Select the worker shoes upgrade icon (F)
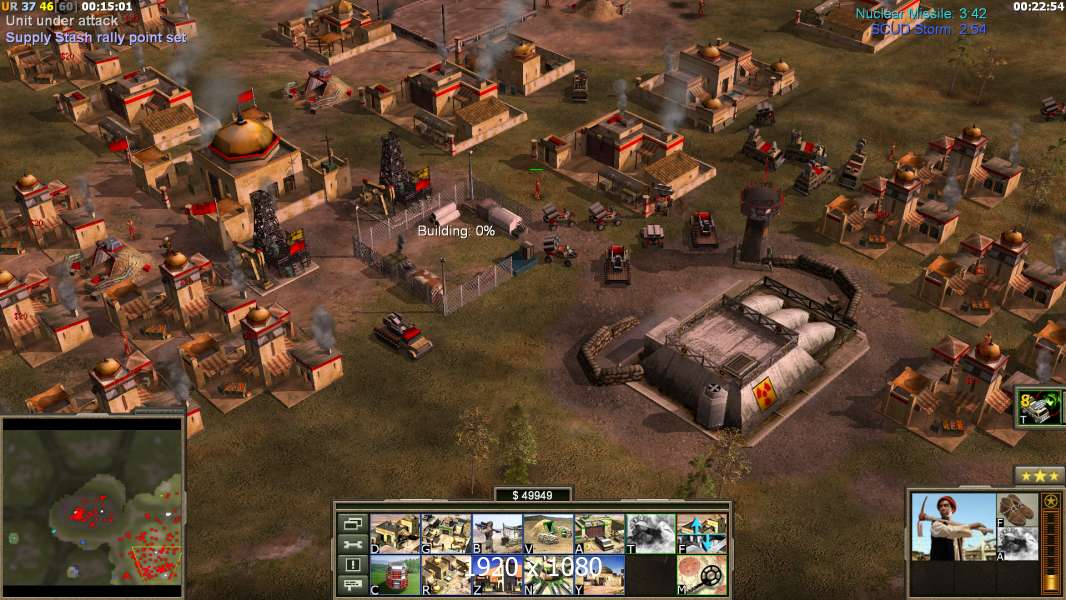 click(1018, 509)
